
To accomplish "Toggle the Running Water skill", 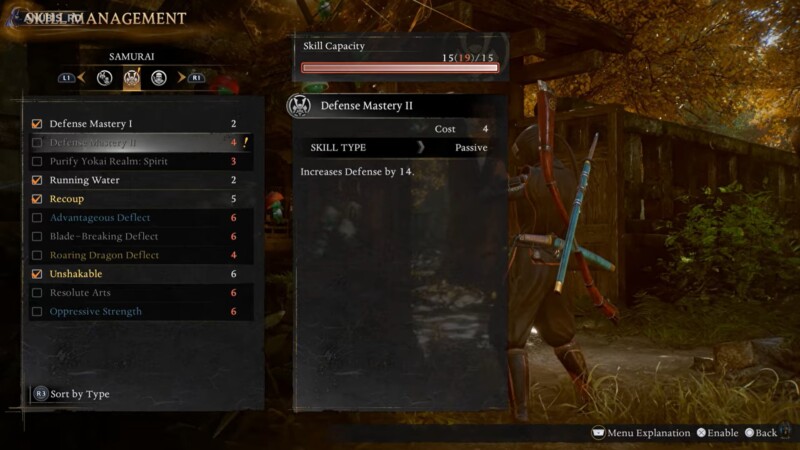I will (37, 181).
